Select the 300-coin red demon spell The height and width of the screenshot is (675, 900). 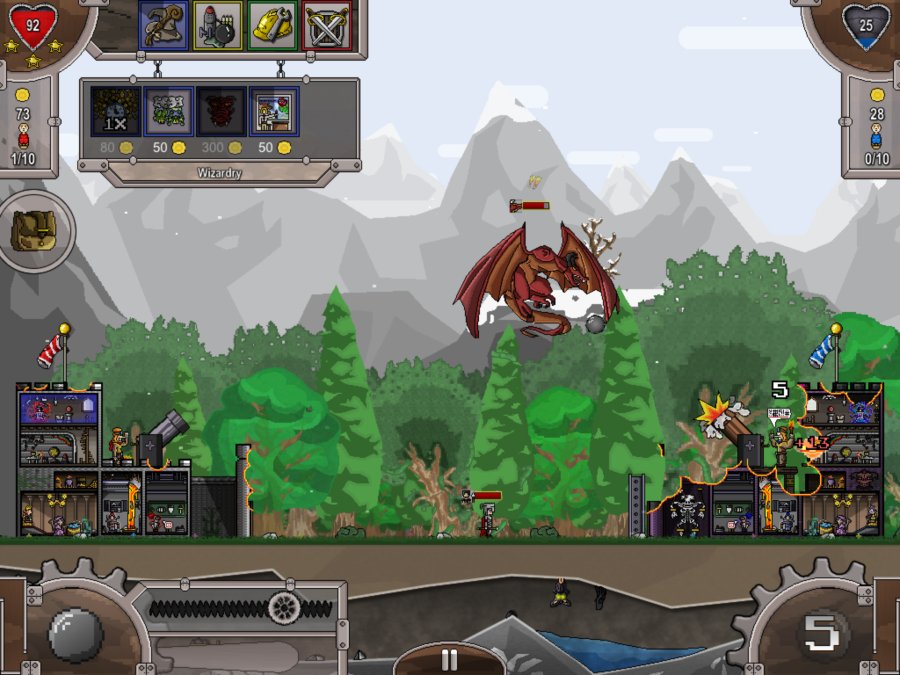(x=220, y=111)
